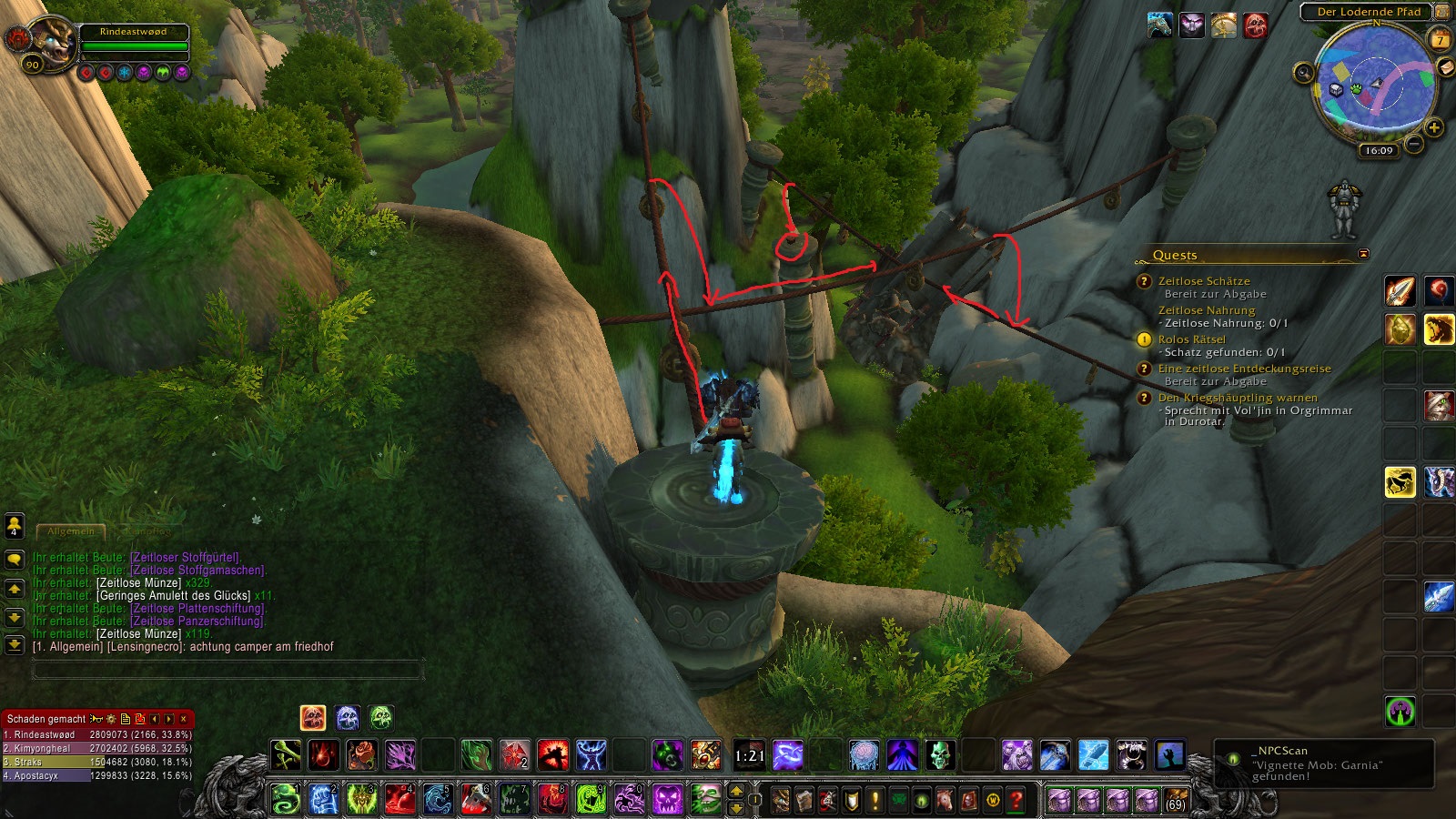Activate the green spiral ability on slot 1

click(x=285, y=799)
